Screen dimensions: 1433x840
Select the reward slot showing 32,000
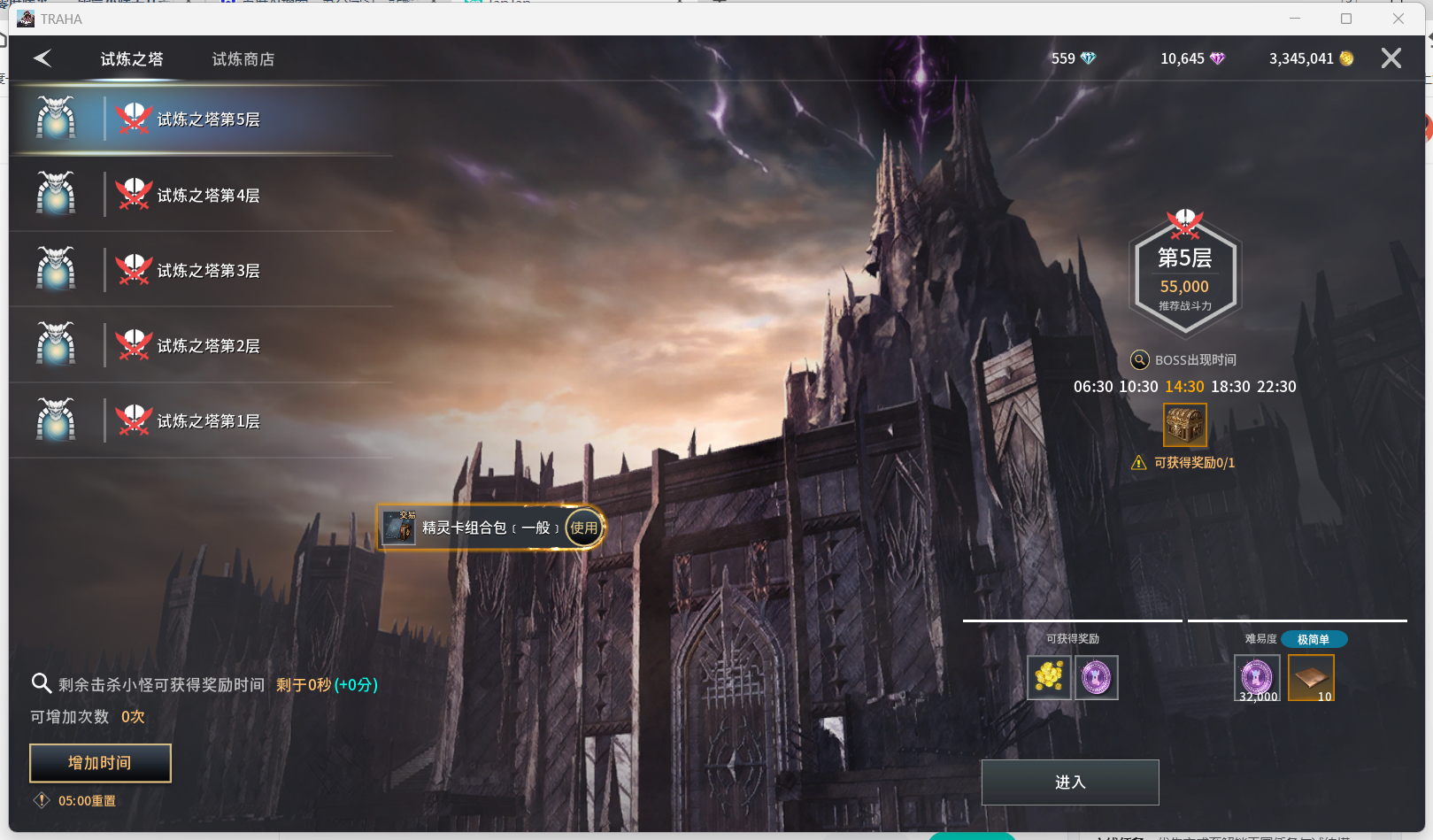pos(1257,678)
